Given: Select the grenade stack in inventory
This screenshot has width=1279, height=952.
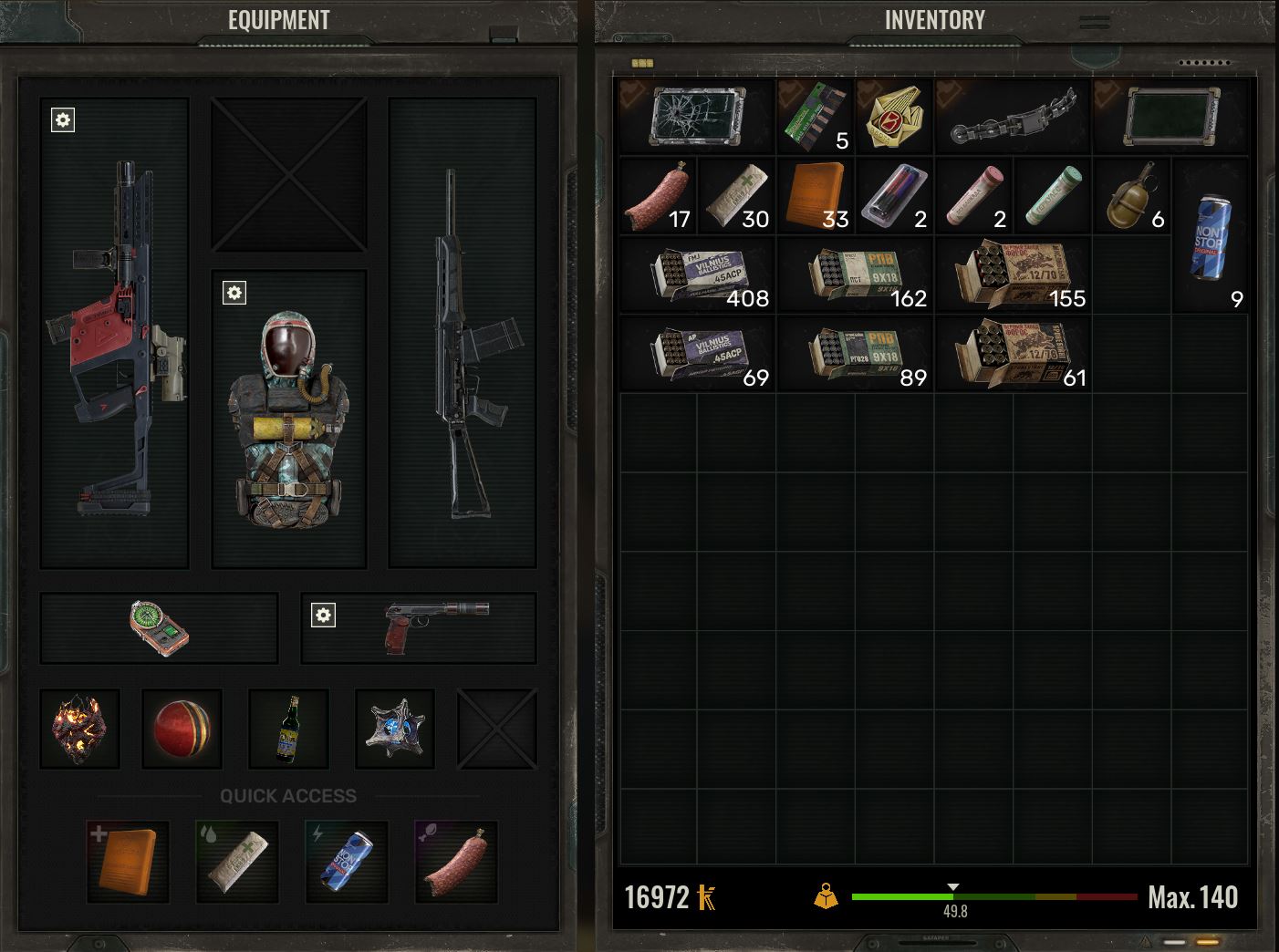Looking at the screenshot, I should click(x=1131, y=196).
